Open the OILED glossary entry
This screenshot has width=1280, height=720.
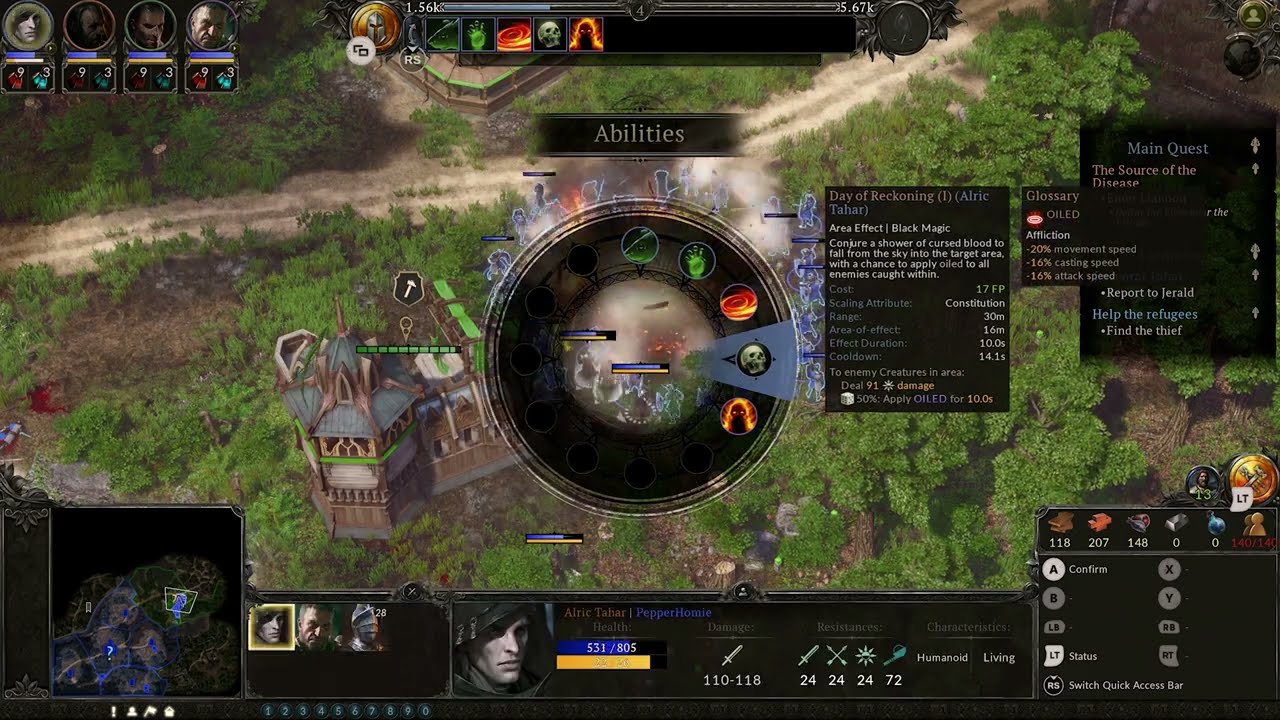pyautogui.click(x=1062, y=215)
